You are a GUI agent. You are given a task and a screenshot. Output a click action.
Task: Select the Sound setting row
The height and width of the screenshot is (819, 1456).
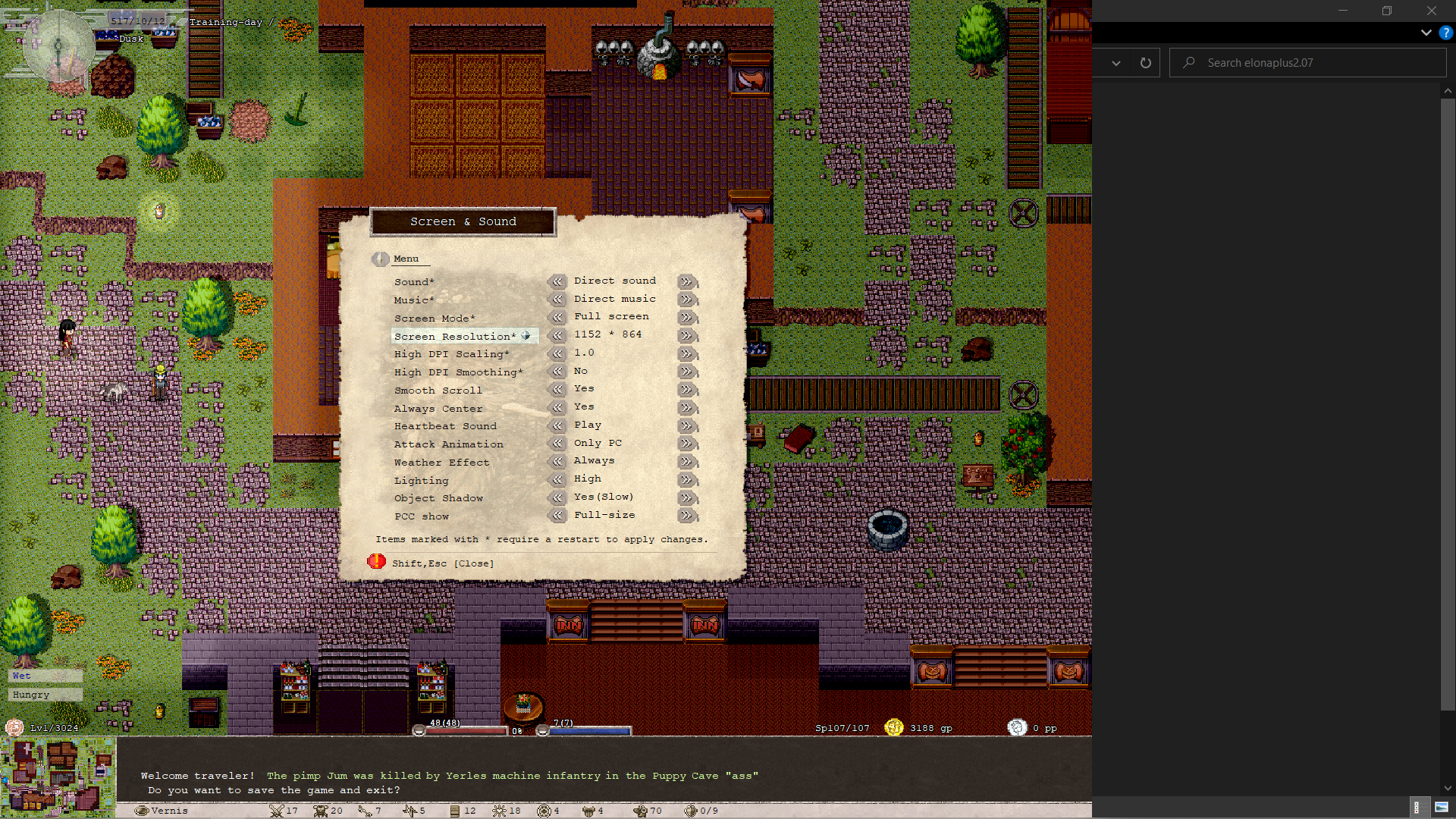coord(414,281)
